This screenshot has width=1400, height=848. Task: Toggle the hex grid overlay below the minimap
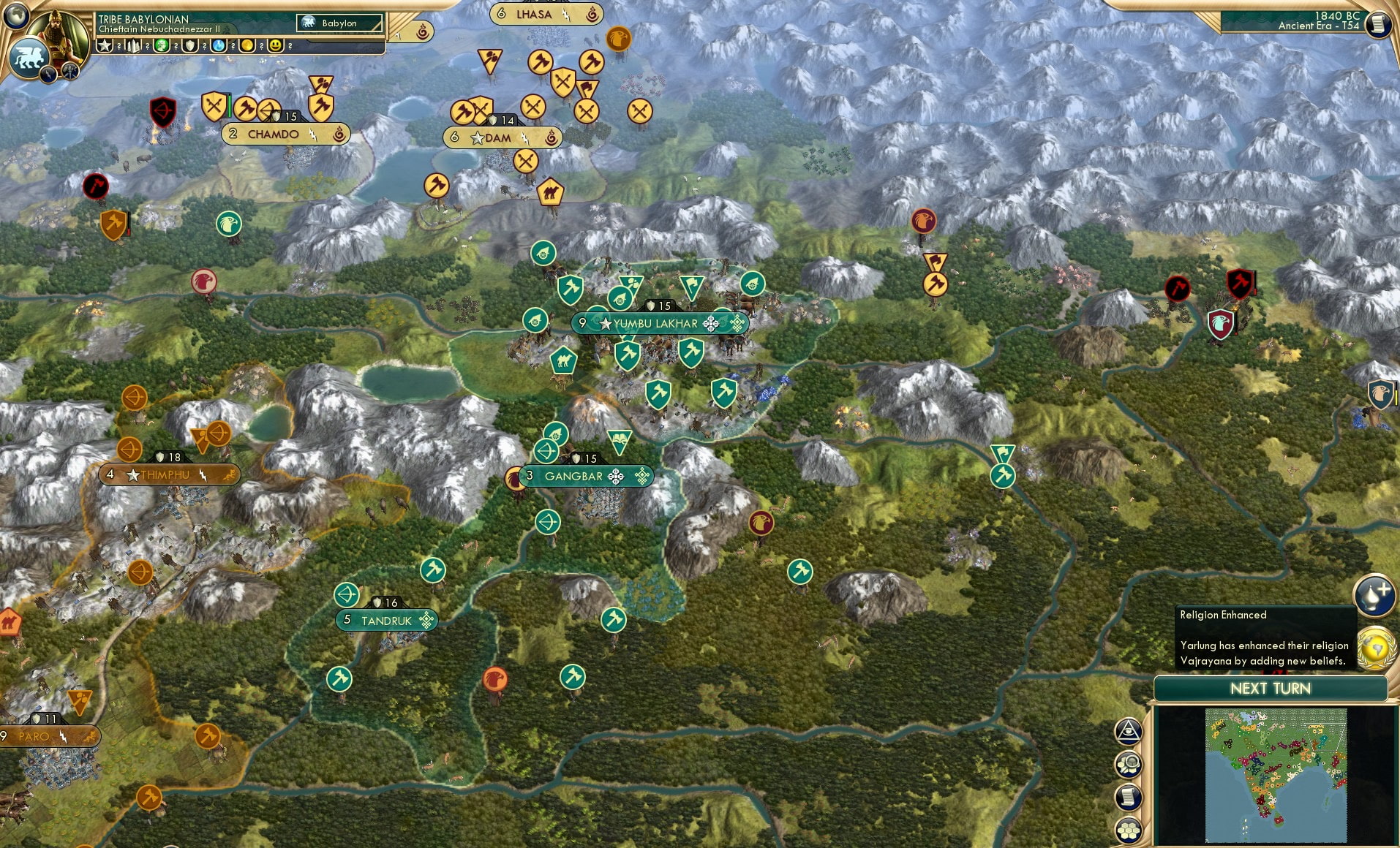(1127, 830)
